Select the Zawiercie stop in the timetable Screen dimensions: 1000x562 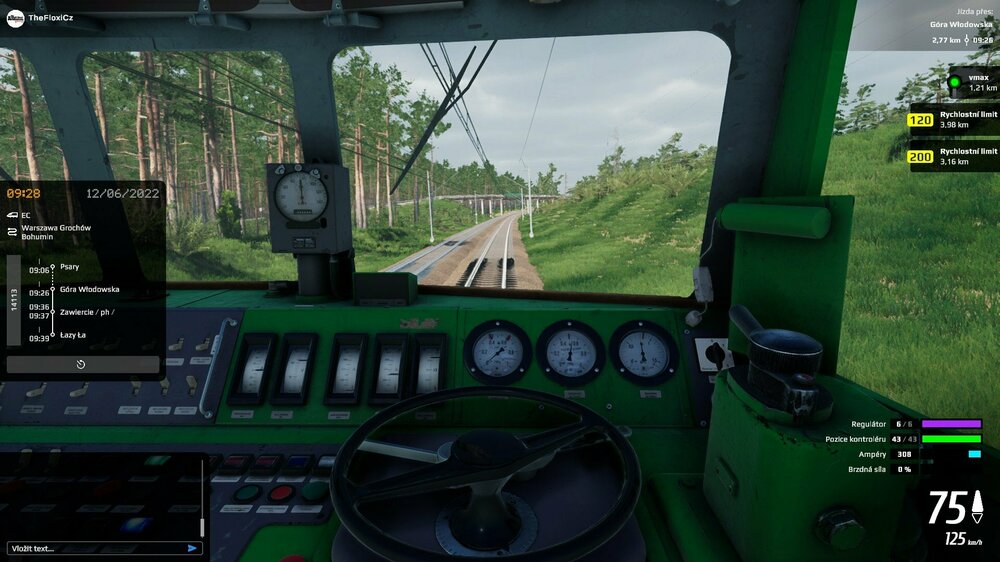[x=86, y=312]
